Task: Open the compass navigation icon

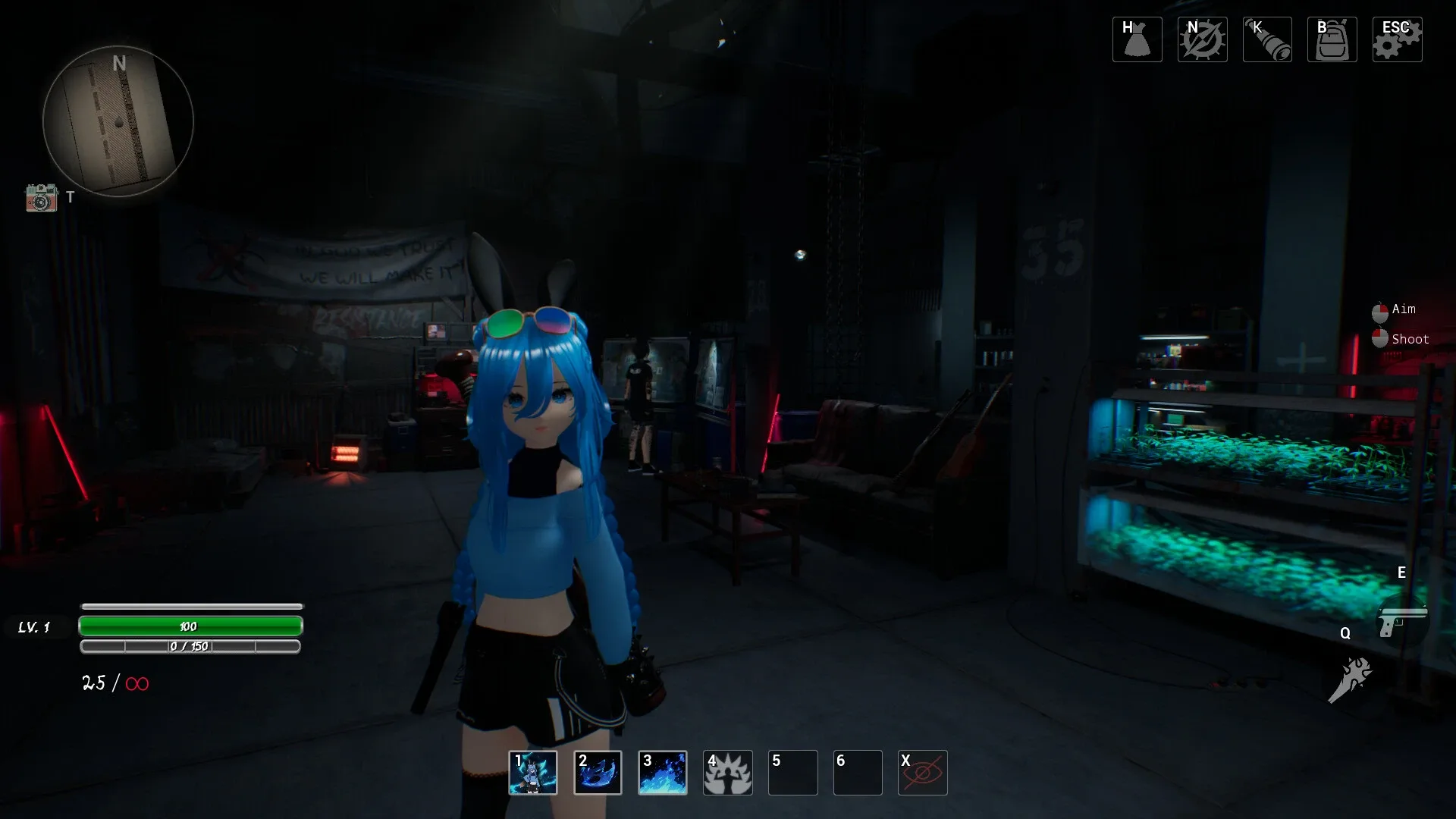Action: coord(1202,39)
